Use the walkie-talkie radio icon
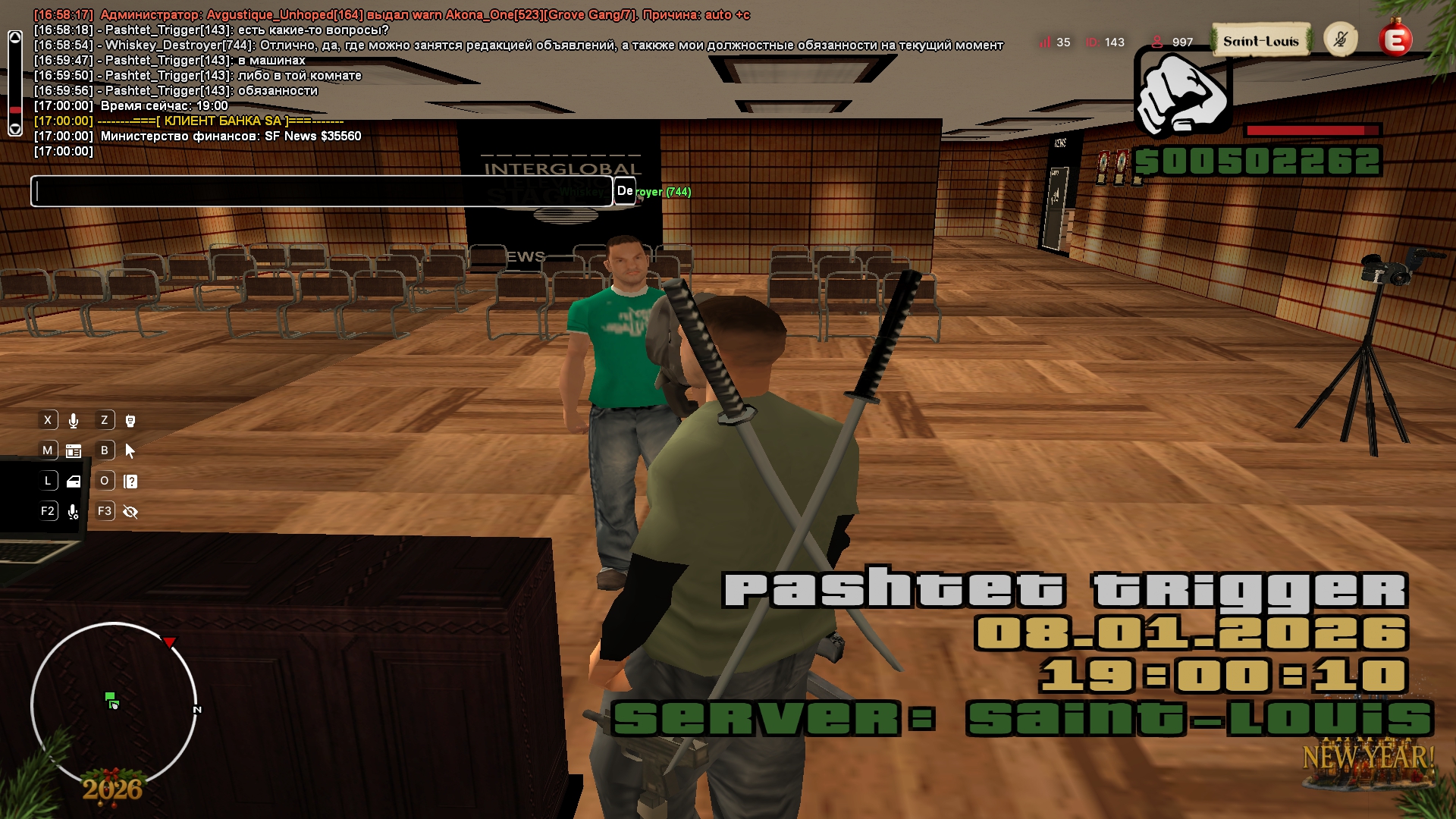1456x819 pixels. point(130,421)
